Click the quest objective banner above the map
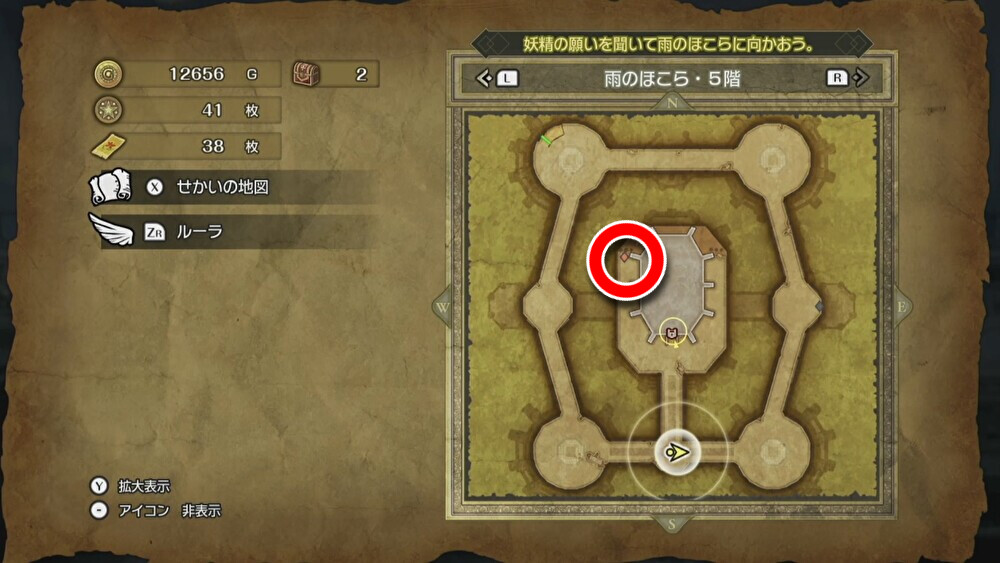This screenshot has width=1000, height=563. (x=667, y=44)
